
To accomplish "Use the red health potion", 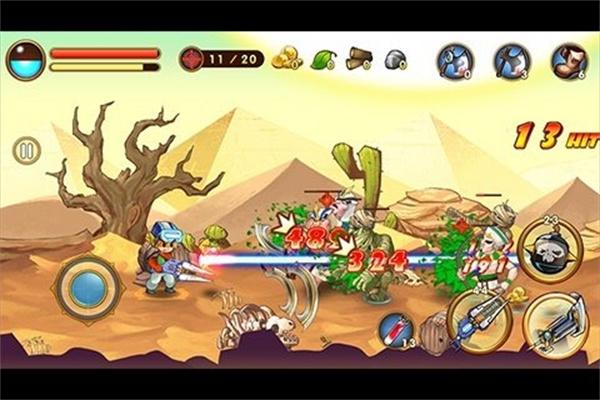I will click(398, 330).
